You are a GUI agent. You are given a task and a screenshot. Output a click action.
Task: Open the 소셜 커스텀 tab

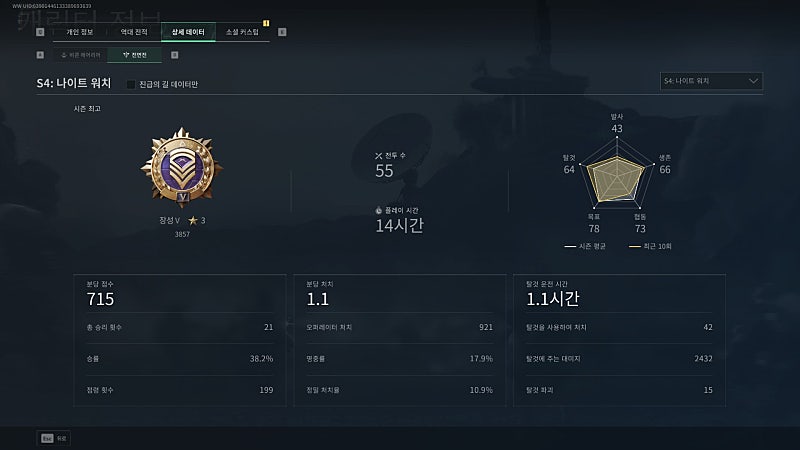click(x=243, y=32)
